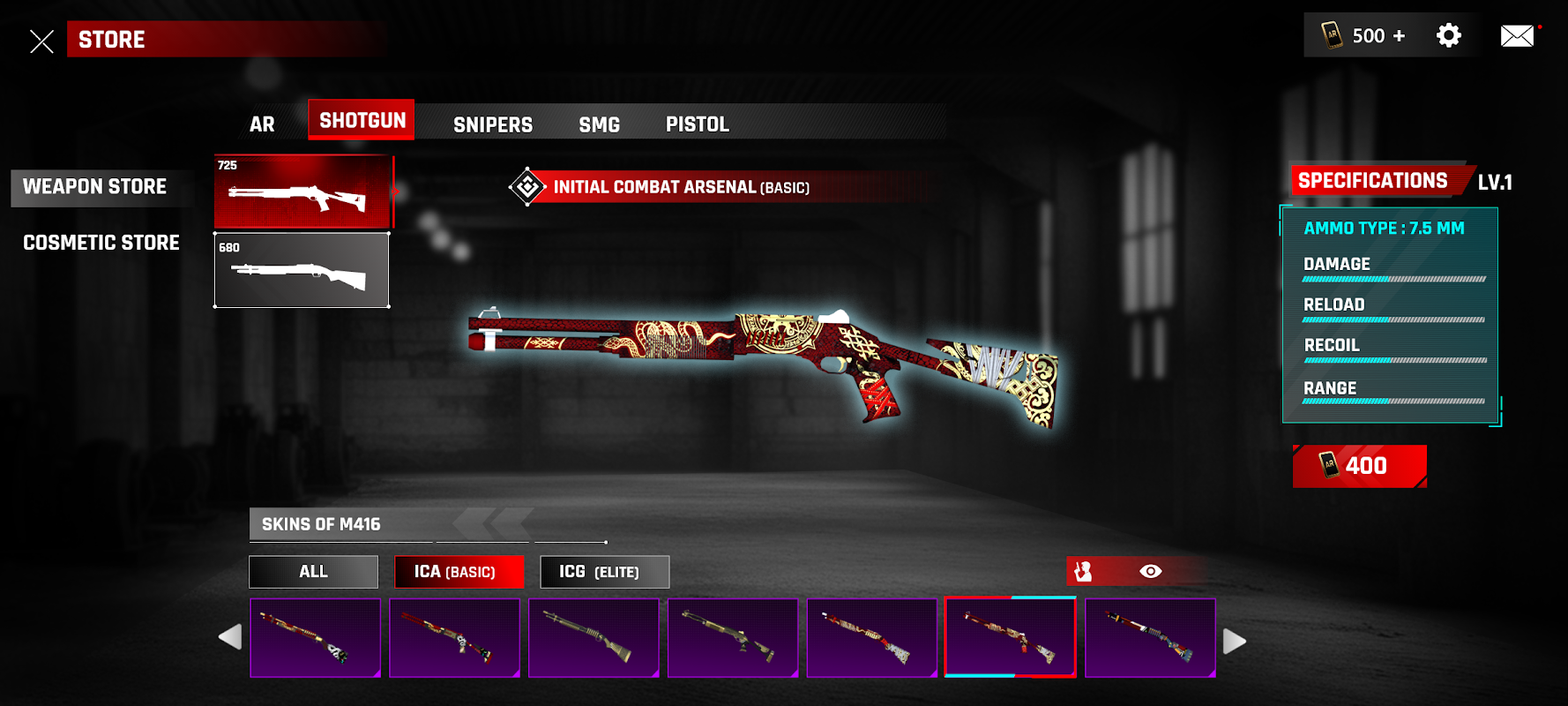Show the Pistol category

pyautogui.click(x=697, y=124)
